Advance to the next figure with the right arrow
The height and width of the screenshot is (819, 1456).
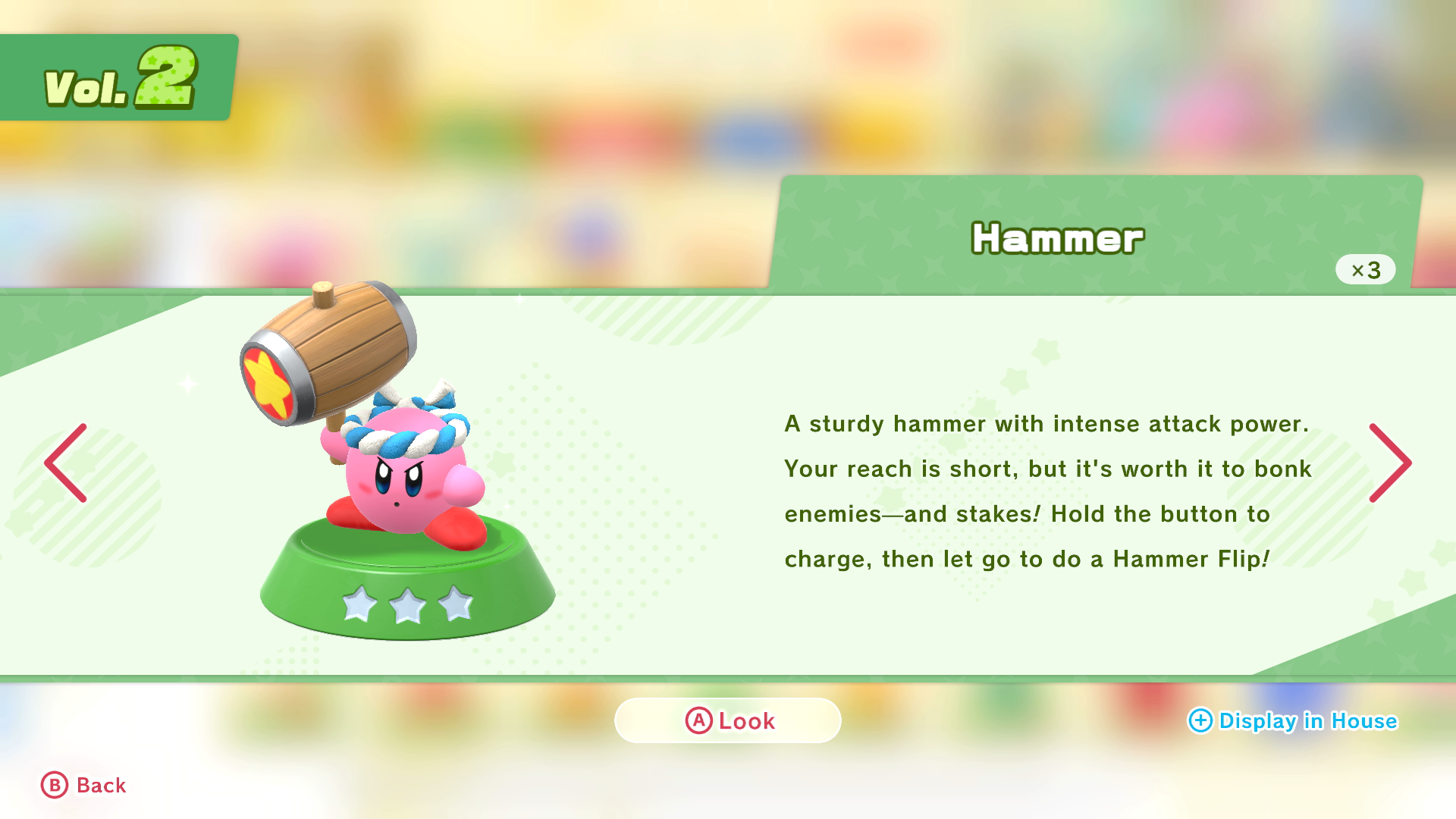click(x=1389, y=463)
